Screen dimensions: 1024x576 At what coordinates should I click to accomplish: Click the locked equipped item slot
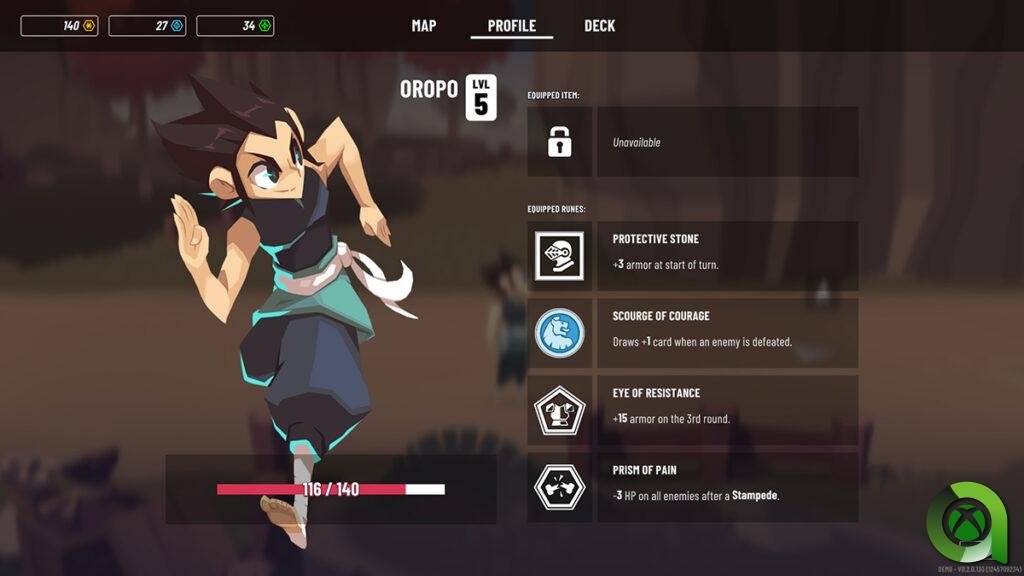tap(560, 142)
